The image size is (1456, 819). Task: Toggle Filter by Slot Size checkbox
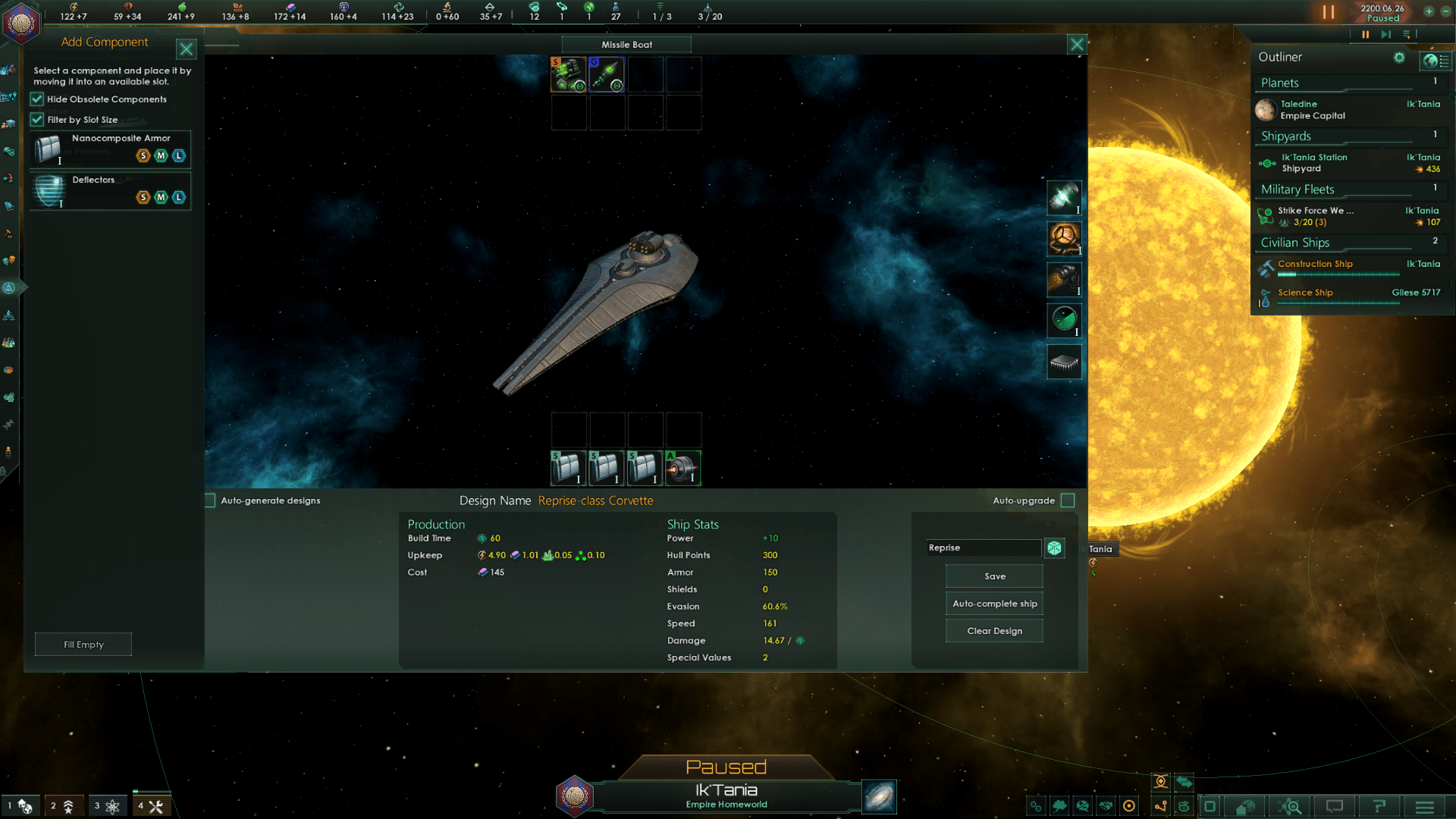tap(37, 120)
